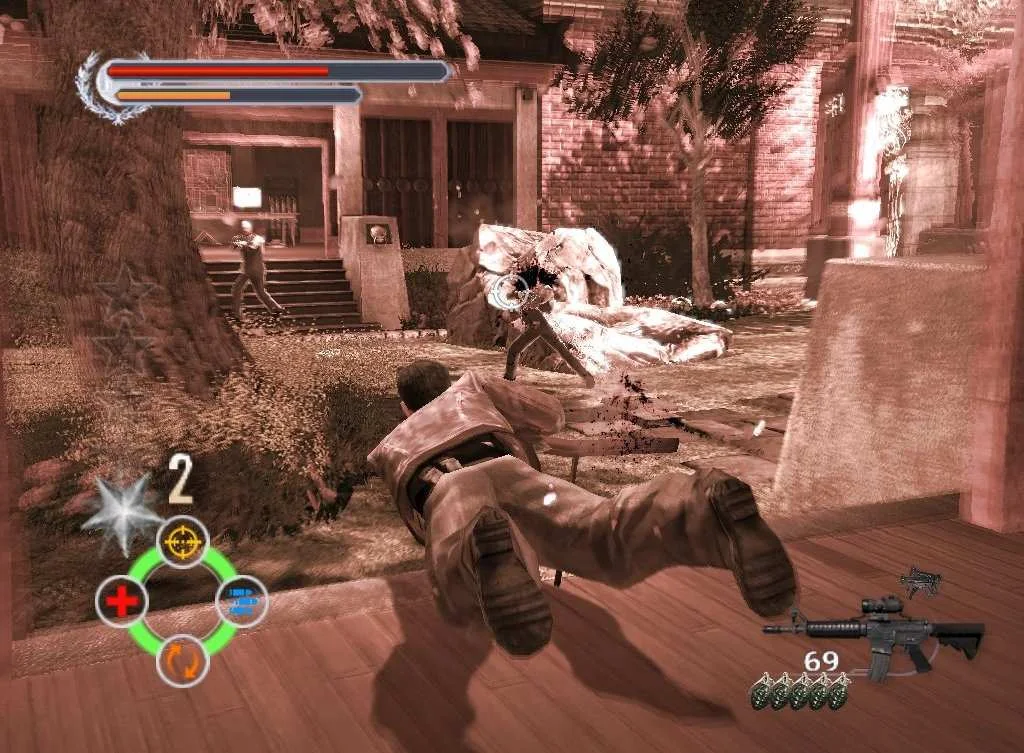Select the orange circular arrows command

coord(182,660)
